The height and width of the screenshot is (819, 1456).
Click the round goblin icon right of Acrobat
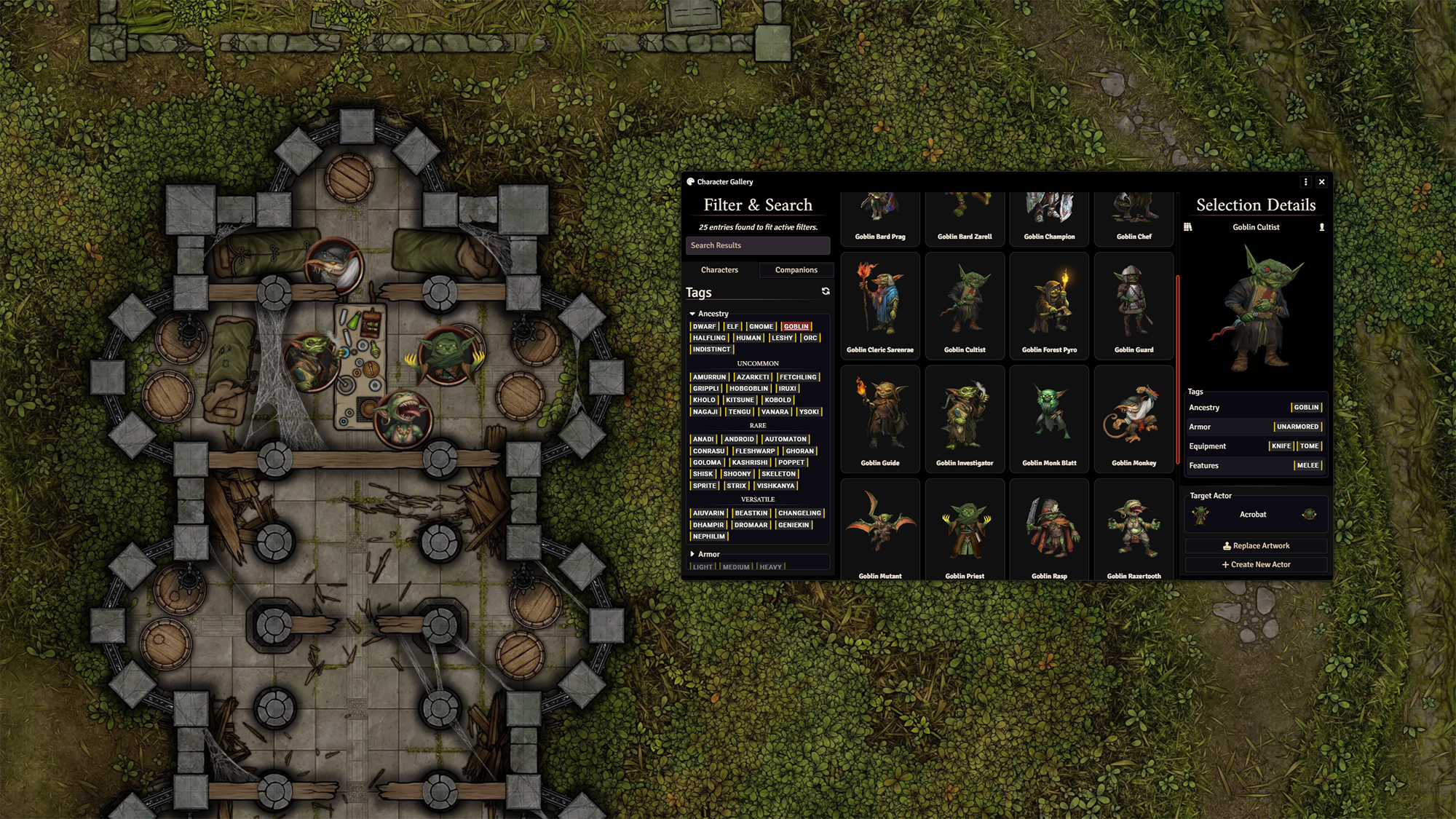1309,515
